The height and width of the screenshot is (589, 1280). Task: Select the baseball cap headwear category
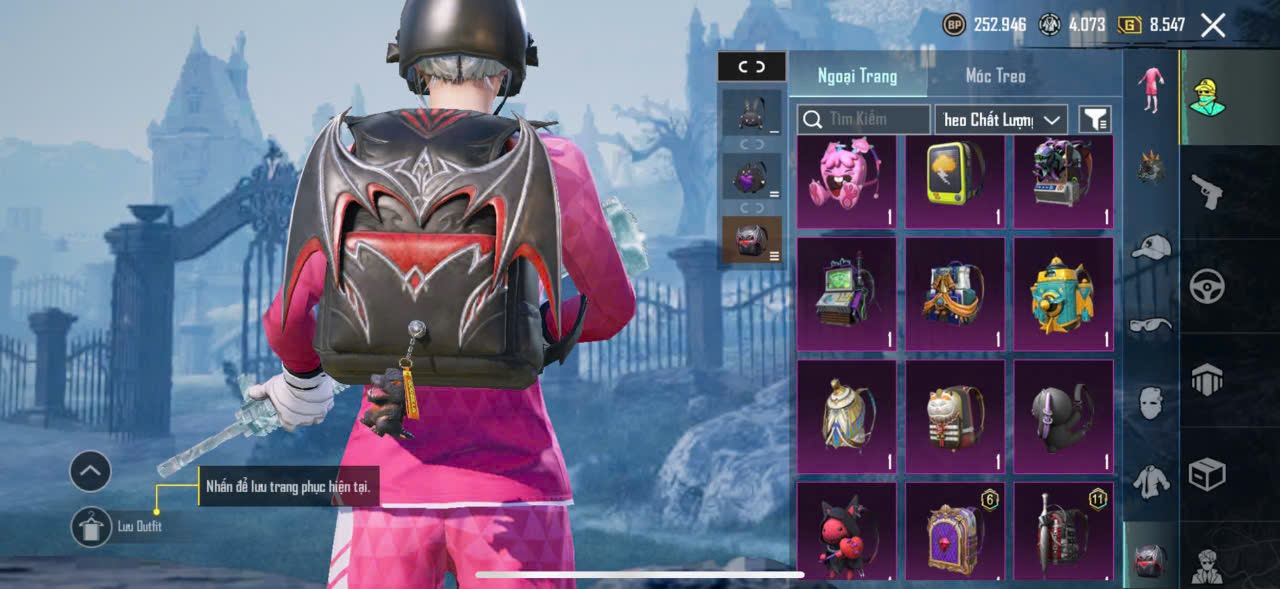coord(1151,247)
